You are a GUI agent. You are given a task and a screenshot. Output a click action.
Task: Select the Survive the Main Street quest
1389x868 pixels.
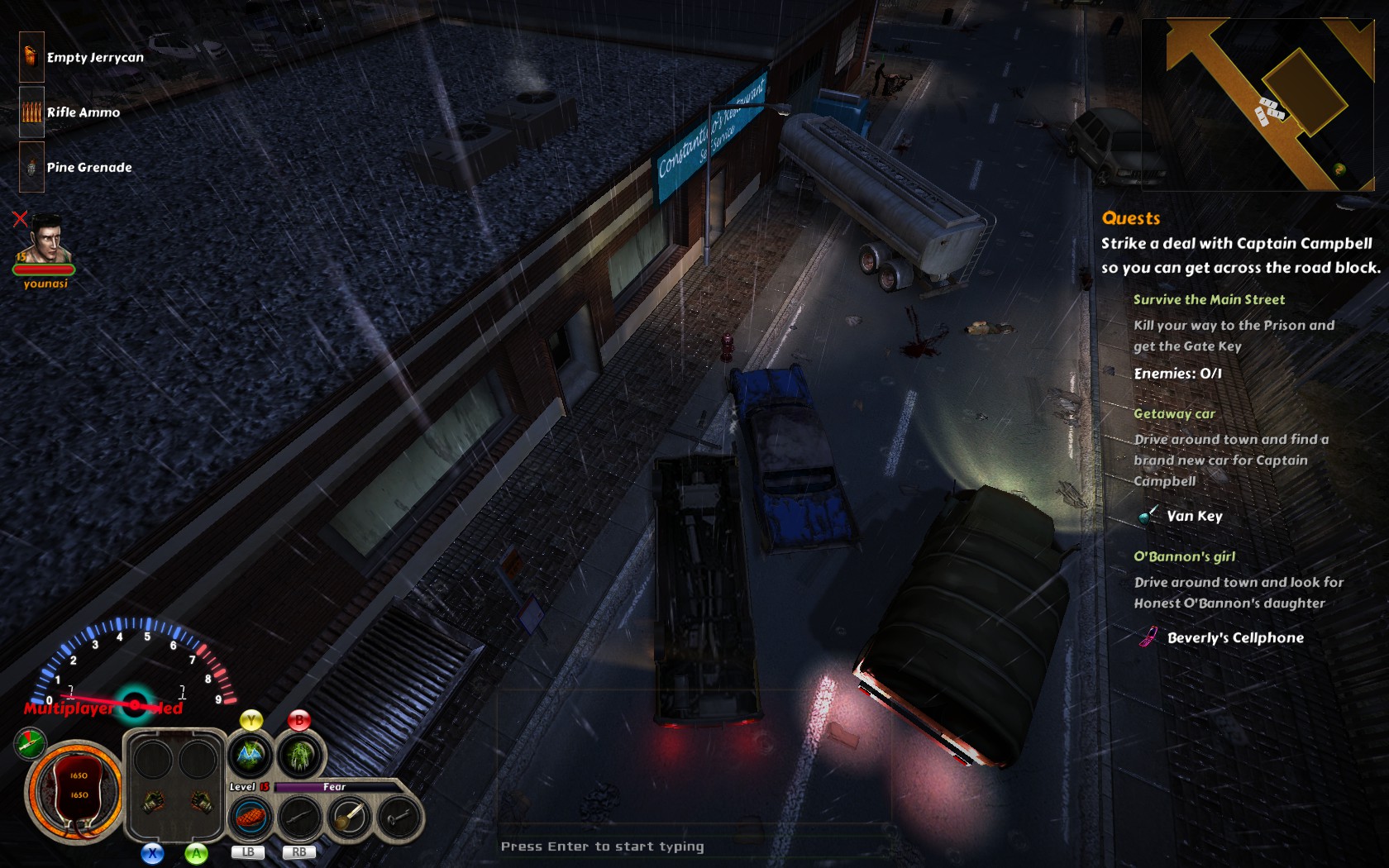click(1209, 299)
